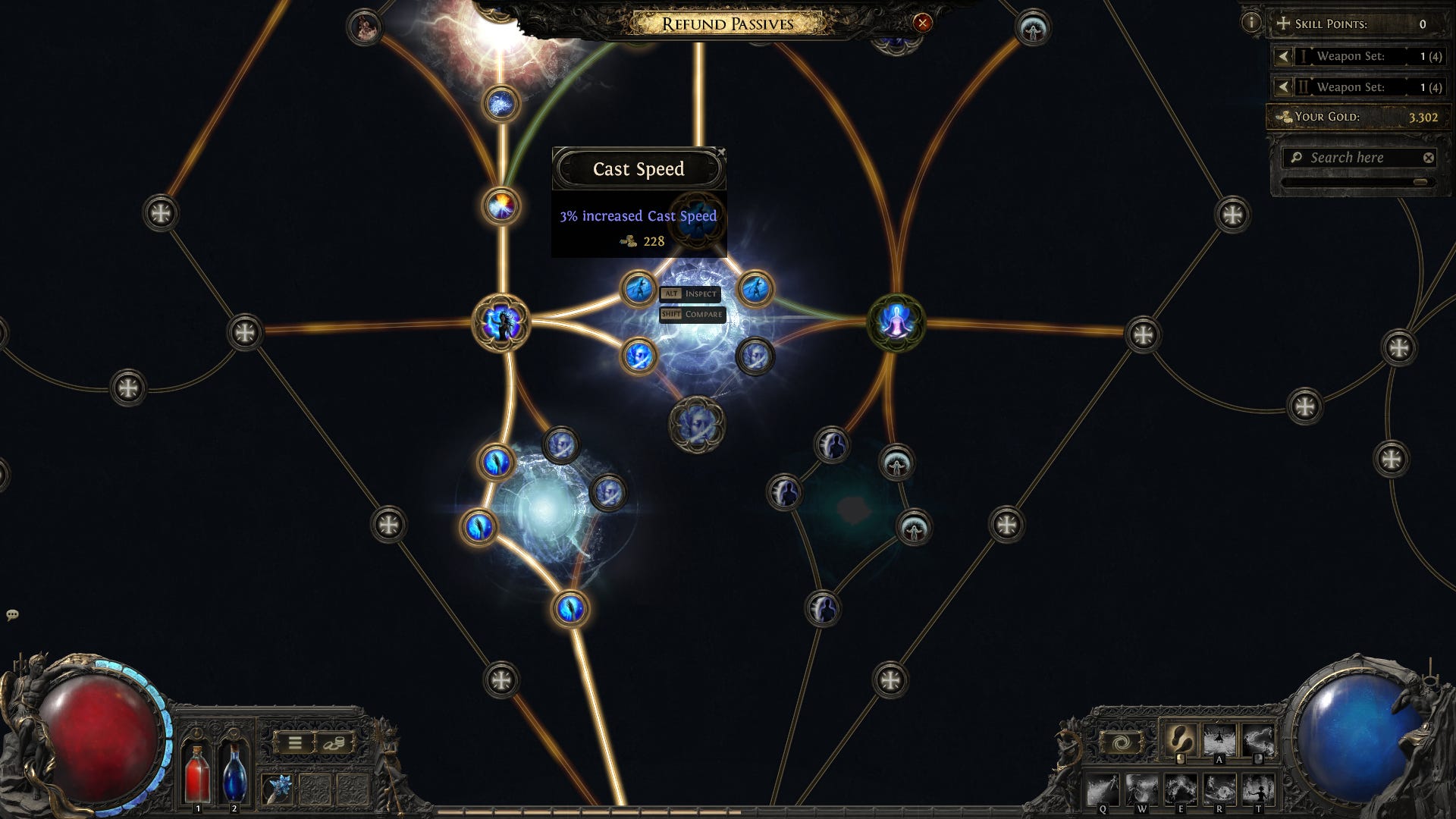Use the red life flask
The height and width of the screenshot is (819, 1456).
pyautogui.click(x=197, y=772)
